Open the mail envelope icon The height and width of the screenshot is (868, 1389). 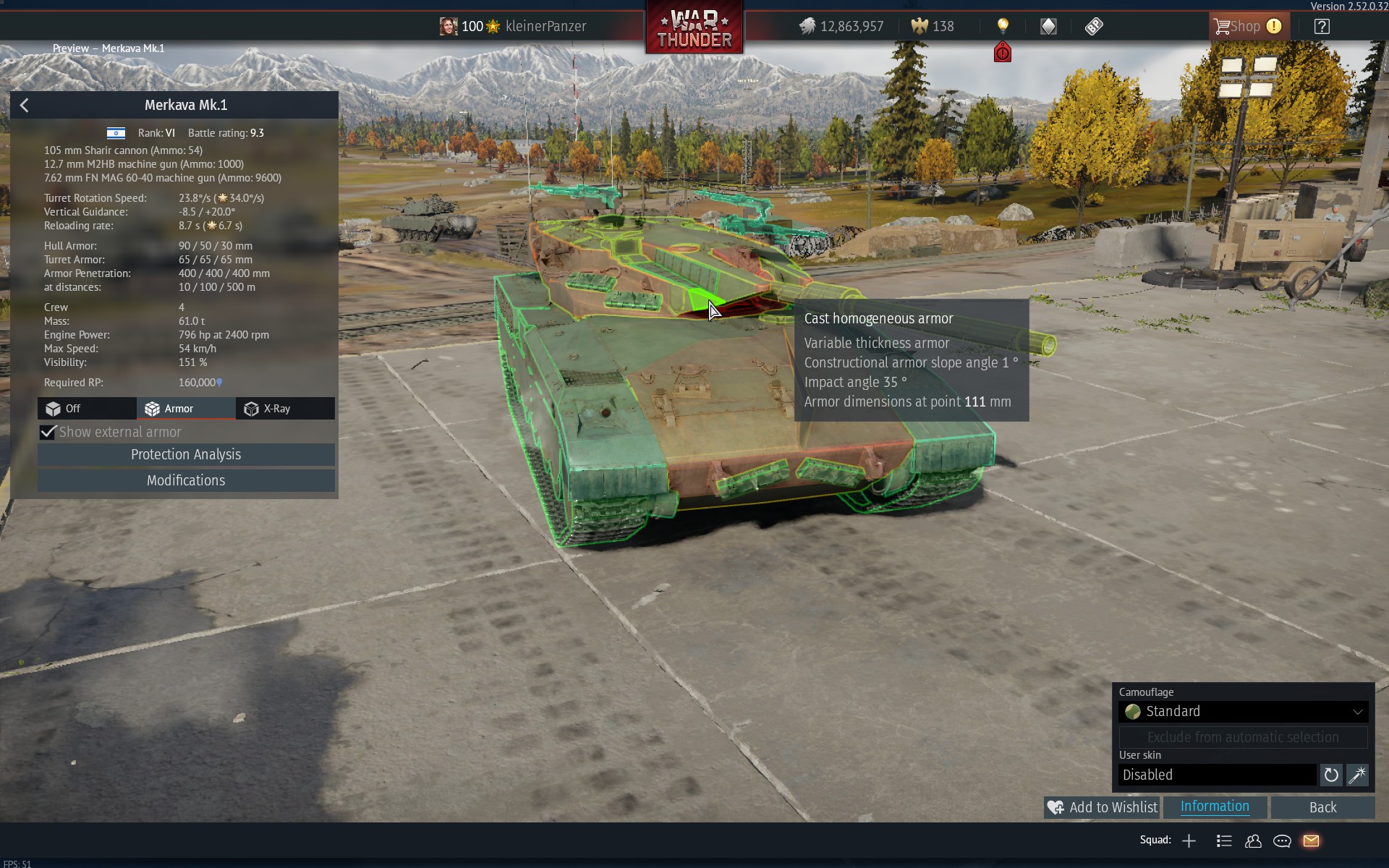pyautogui.click(x=1311, y=841)
